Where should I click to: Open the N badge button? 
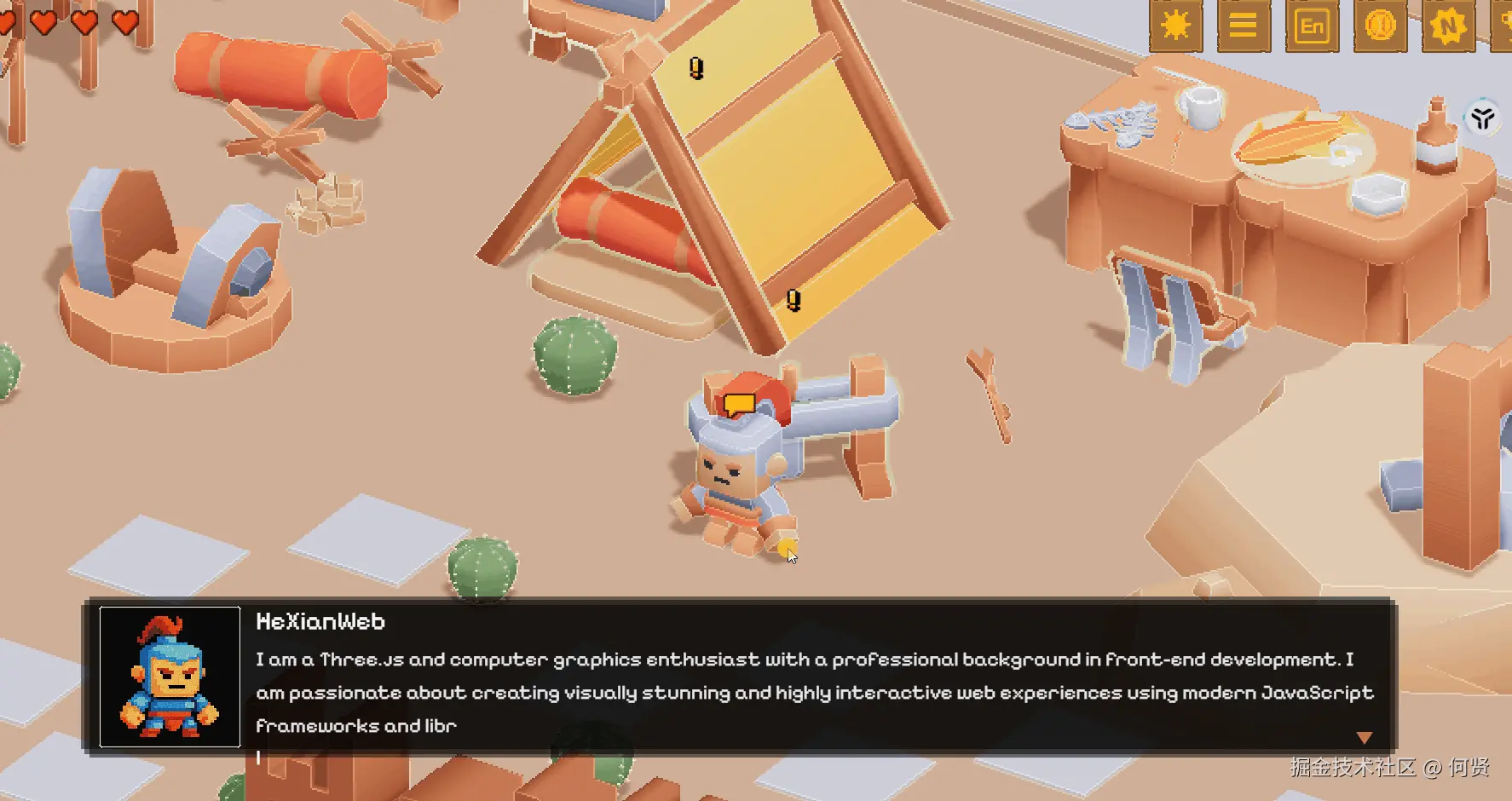click(1448, 26)
